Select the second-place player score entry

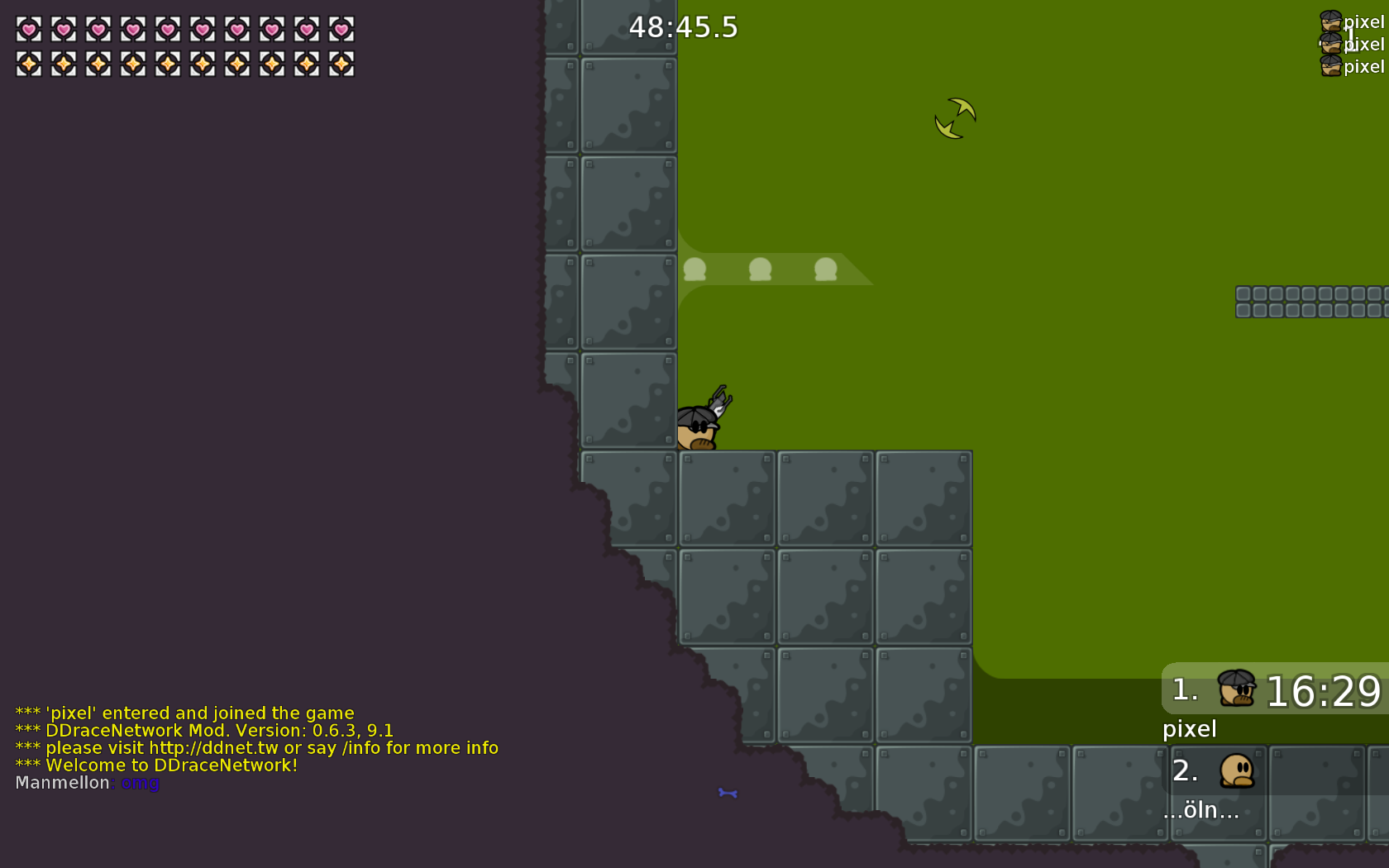pos(1276,771)
